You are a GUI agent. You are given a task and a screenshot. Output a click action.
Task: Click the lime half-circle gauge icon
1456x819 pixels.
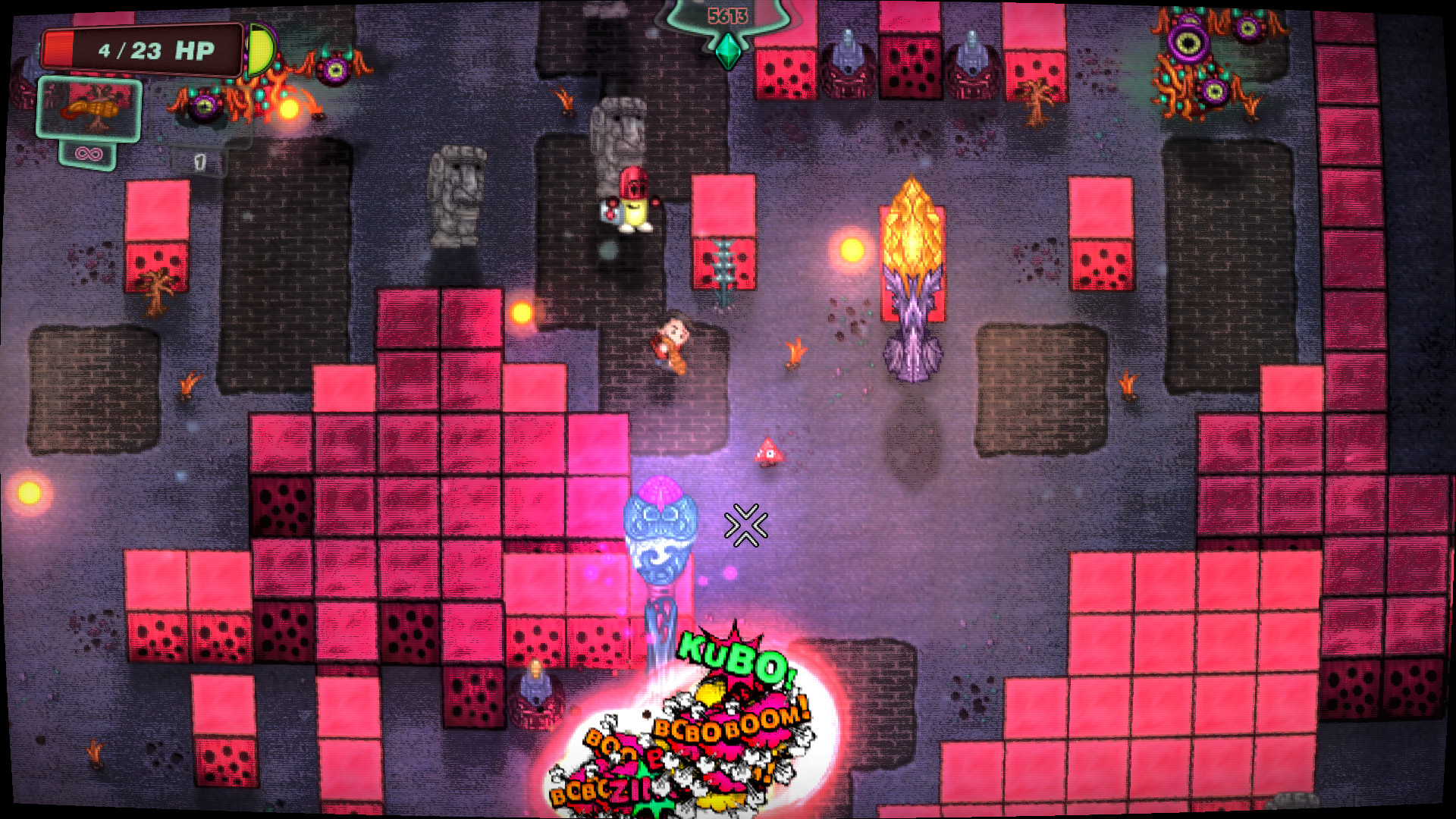(x=259, y=51)
